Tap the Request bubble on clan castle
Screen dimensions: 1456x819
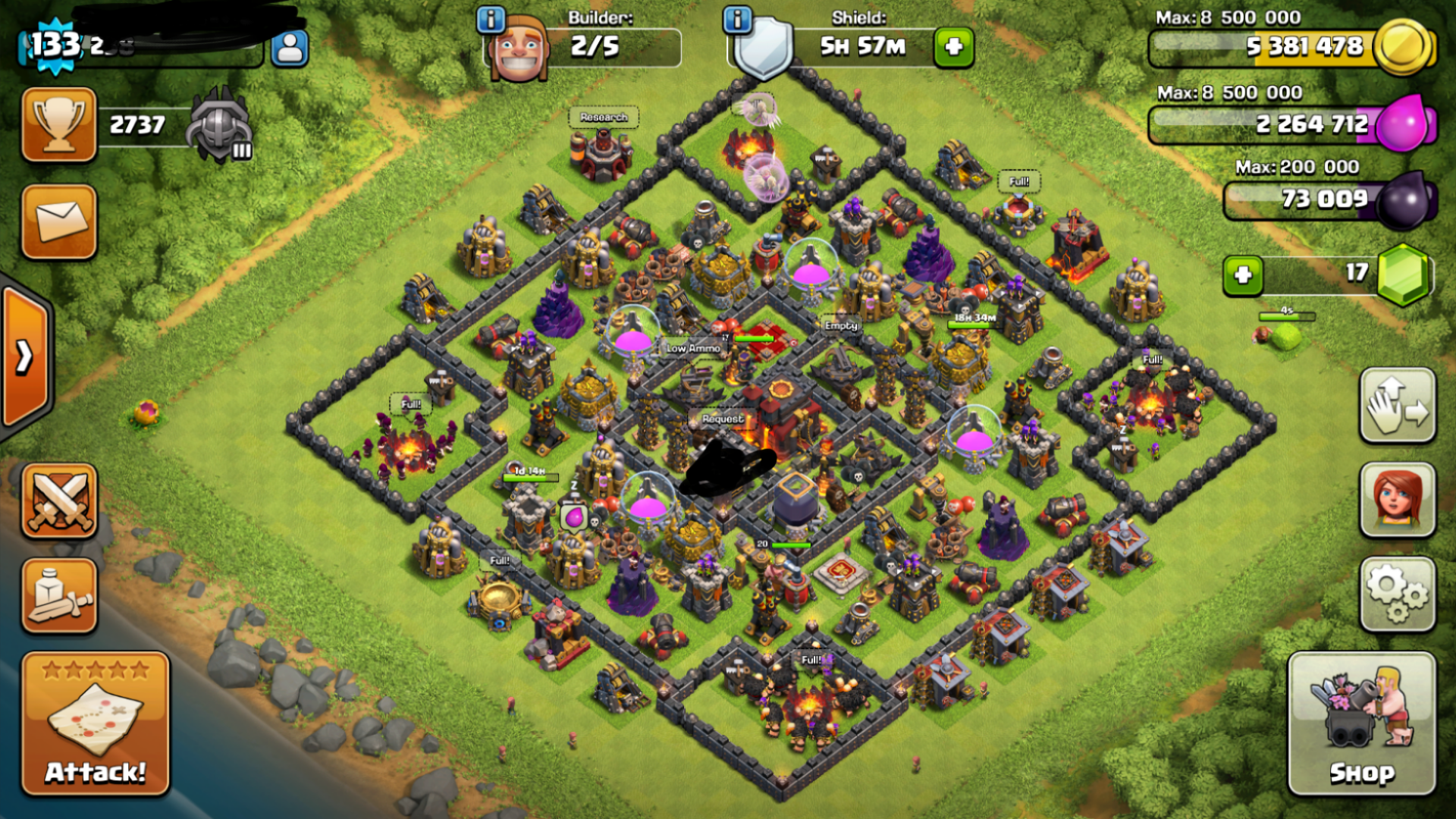click(722, 419)
